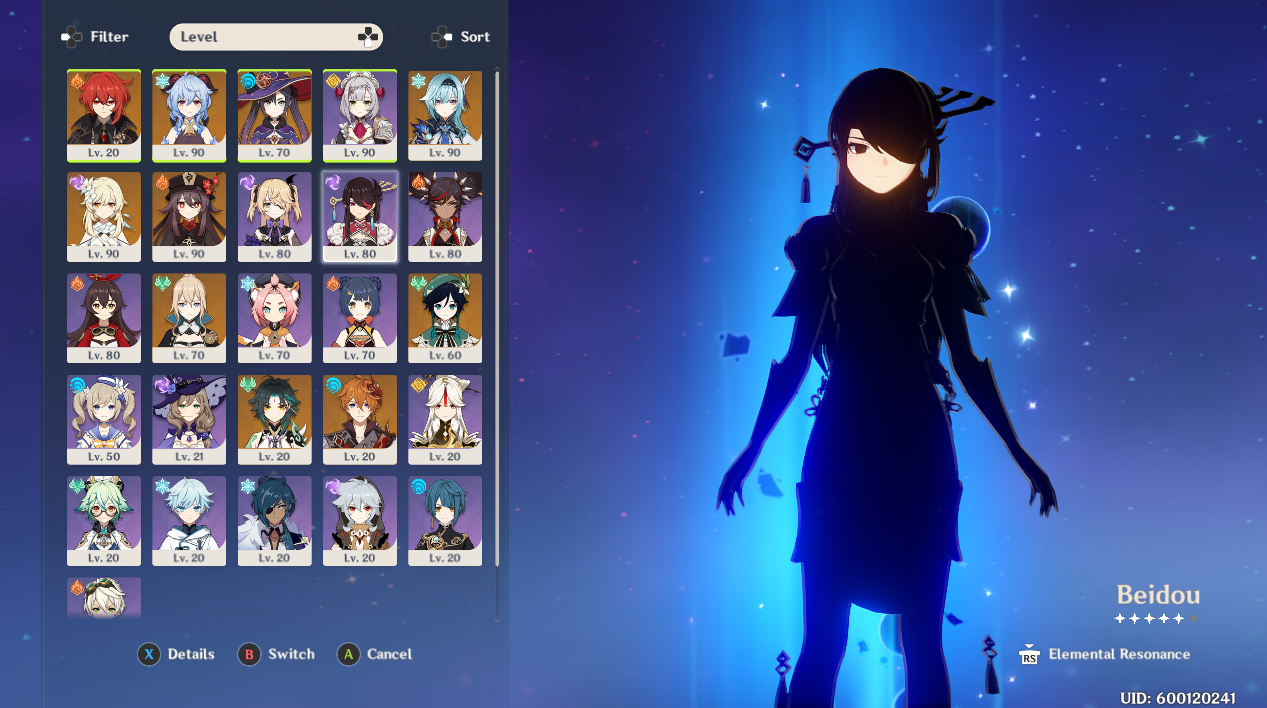Pick the Hu Tao character tile

tap(189, 217)
